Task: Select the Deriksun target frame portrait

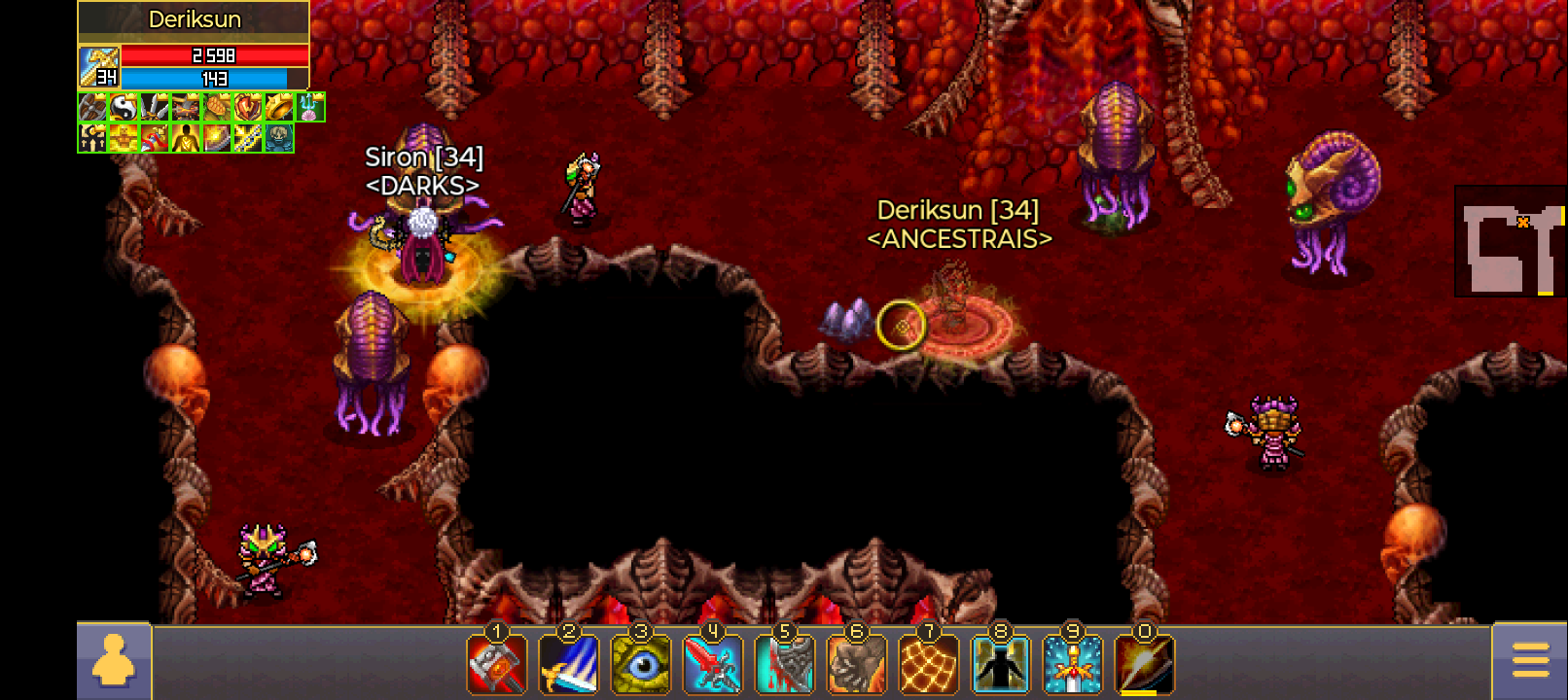Action: (x=99, y=67)
